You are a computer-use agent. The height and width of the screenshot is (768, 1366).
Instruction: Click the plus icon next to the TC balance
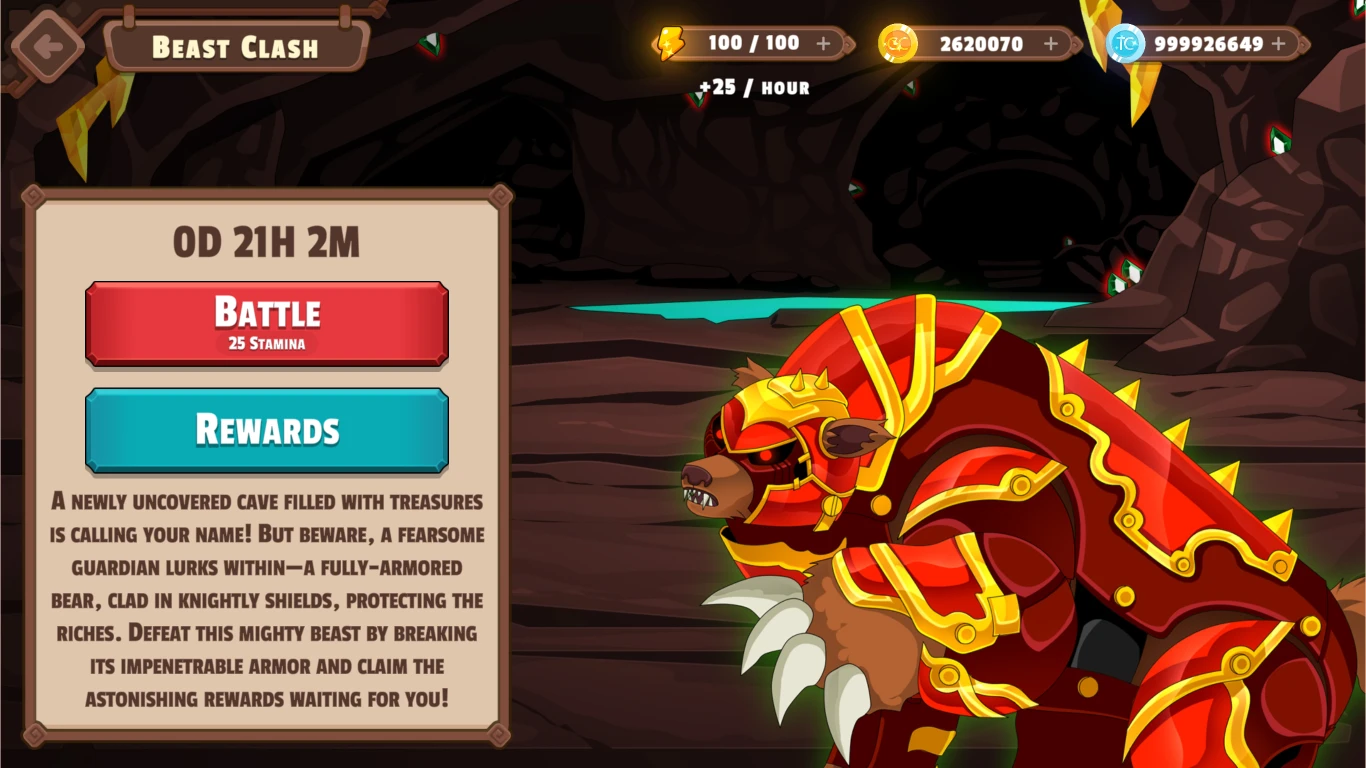tap(1277, 43)
